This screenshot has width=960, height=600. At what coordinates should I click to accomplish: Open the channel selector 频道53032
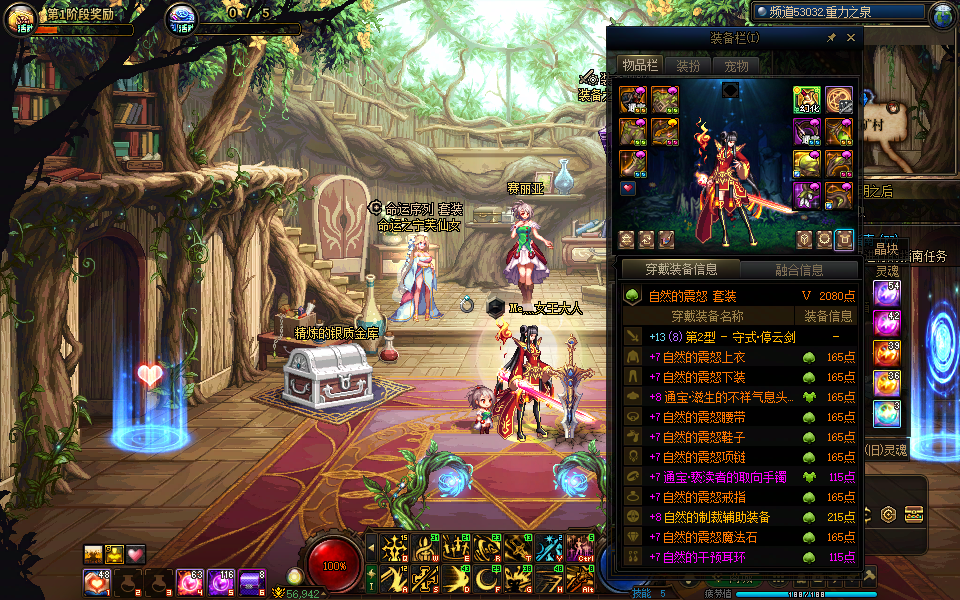(x=840, y=12)
